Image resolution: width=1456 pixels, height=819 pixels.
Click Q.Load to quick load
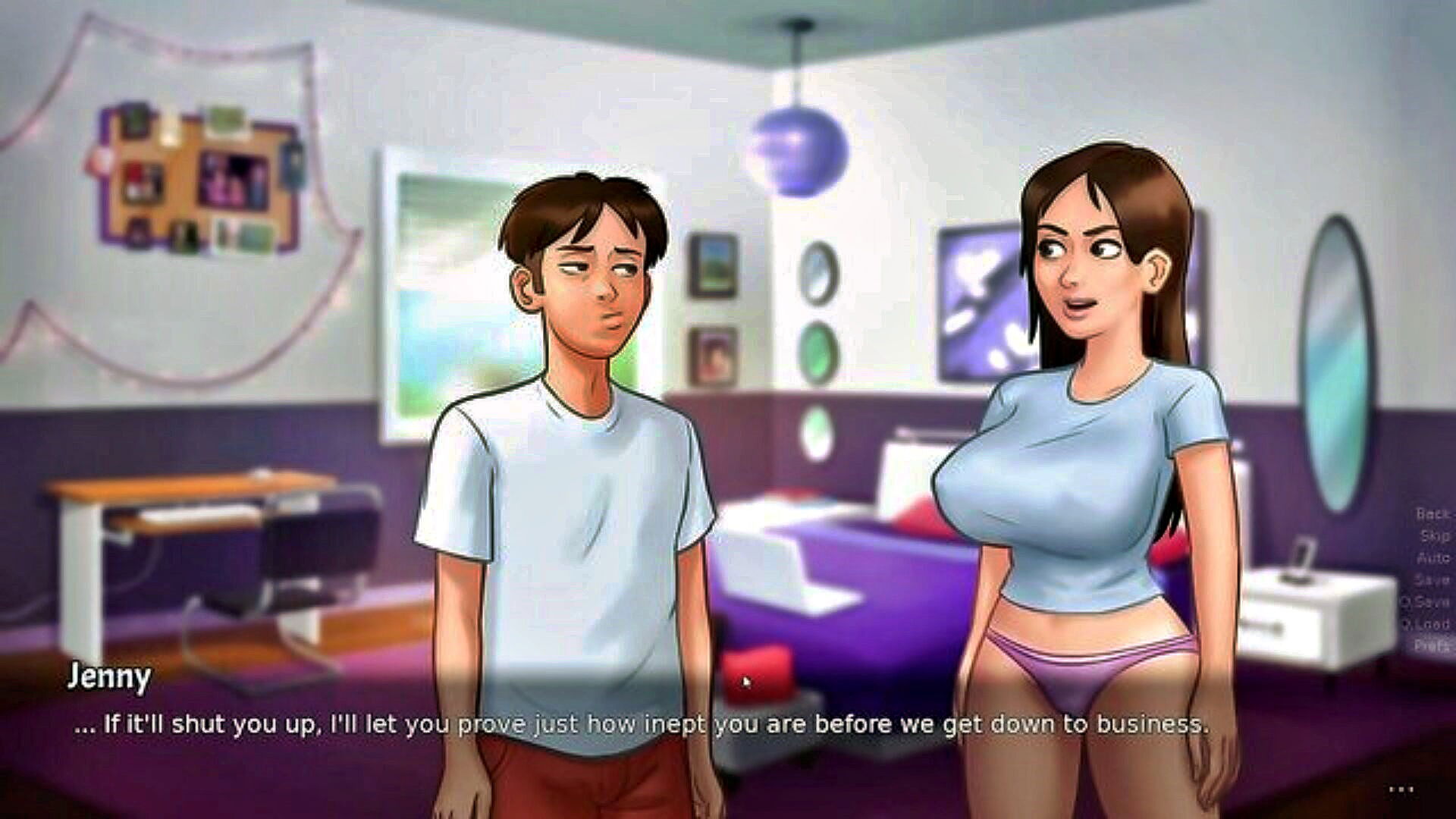(x=1426, y=624)
